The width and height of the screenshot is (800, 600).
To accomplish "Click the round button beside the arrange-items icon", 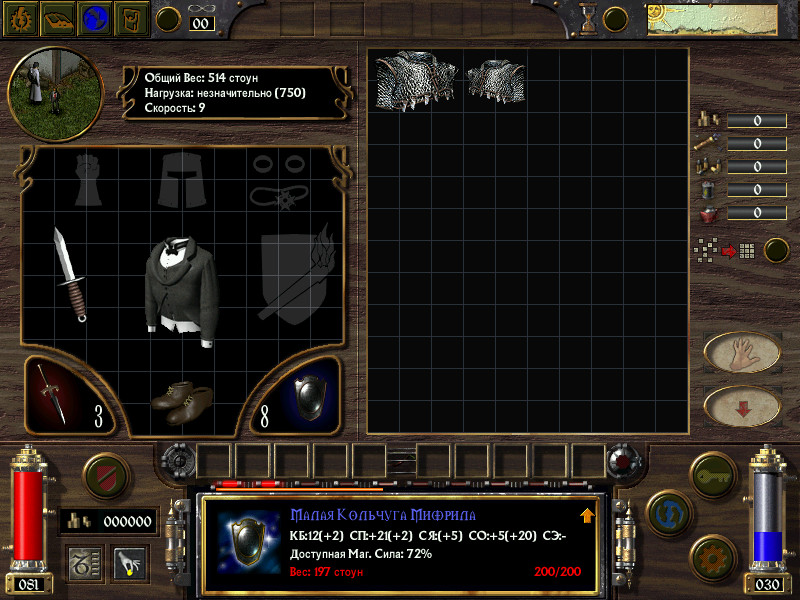I will click(776, 250).
